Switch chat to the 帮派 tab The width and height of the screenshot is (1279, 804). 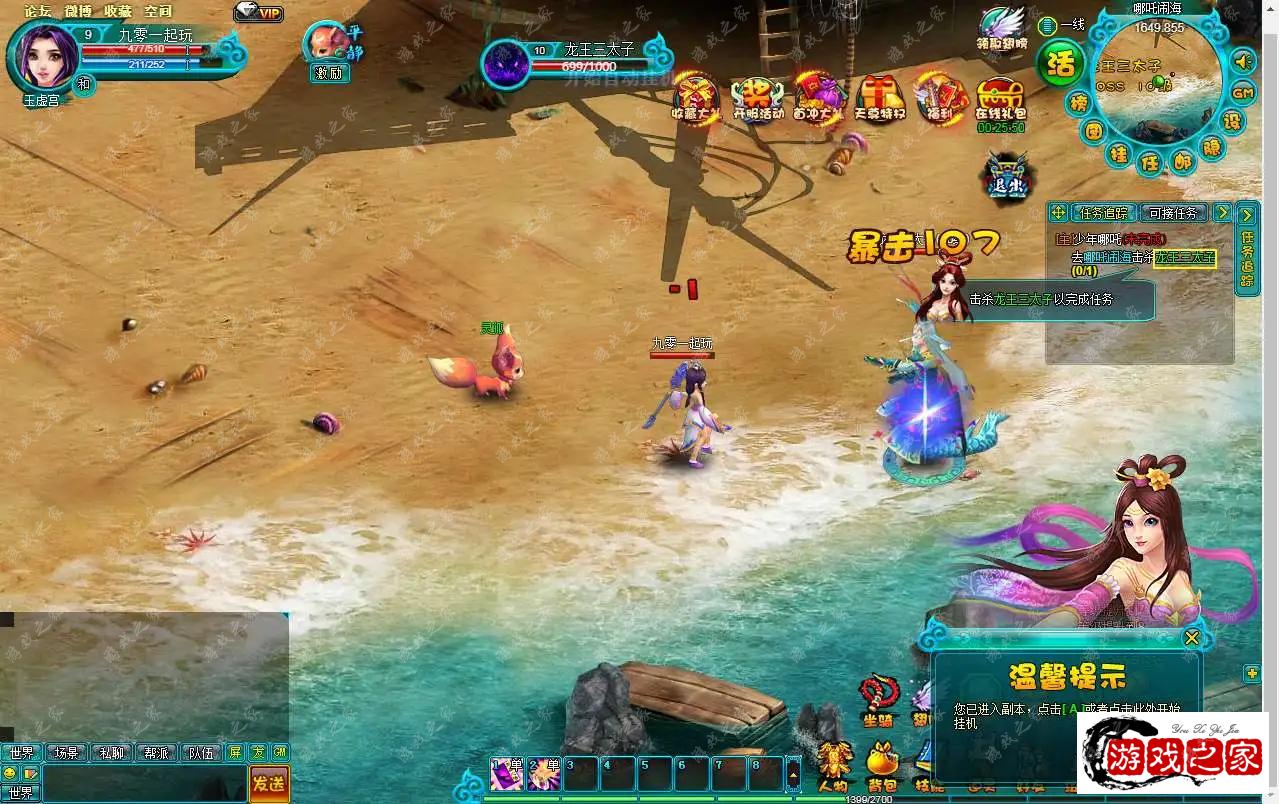156,753
